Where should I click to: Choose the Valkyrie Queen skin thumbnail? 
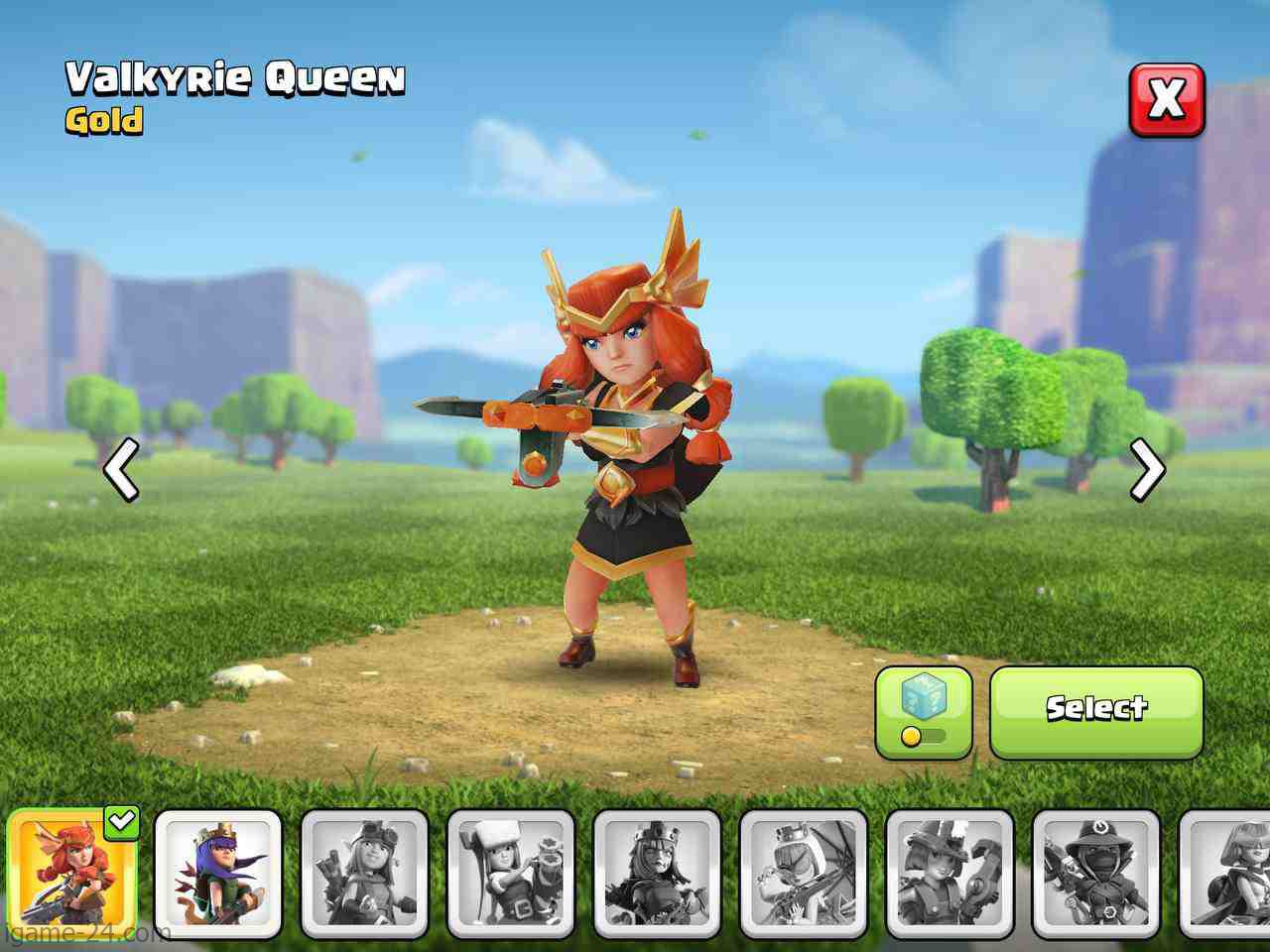tap(71, 873)
